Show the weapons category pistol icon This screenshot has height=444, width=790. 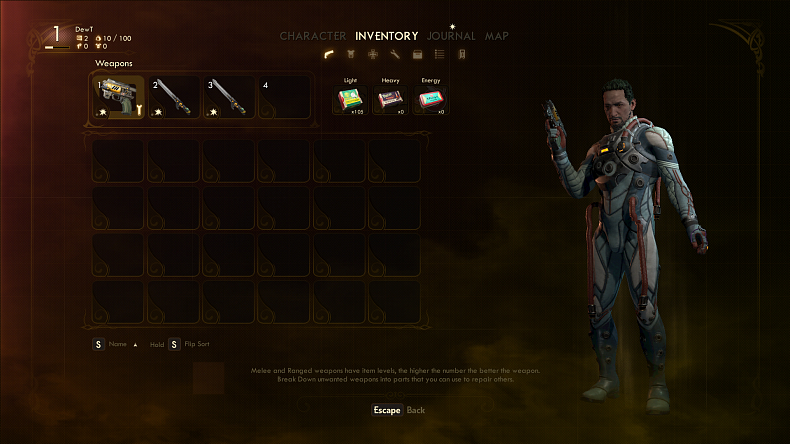pyautogui.click(x=330, y=54)
